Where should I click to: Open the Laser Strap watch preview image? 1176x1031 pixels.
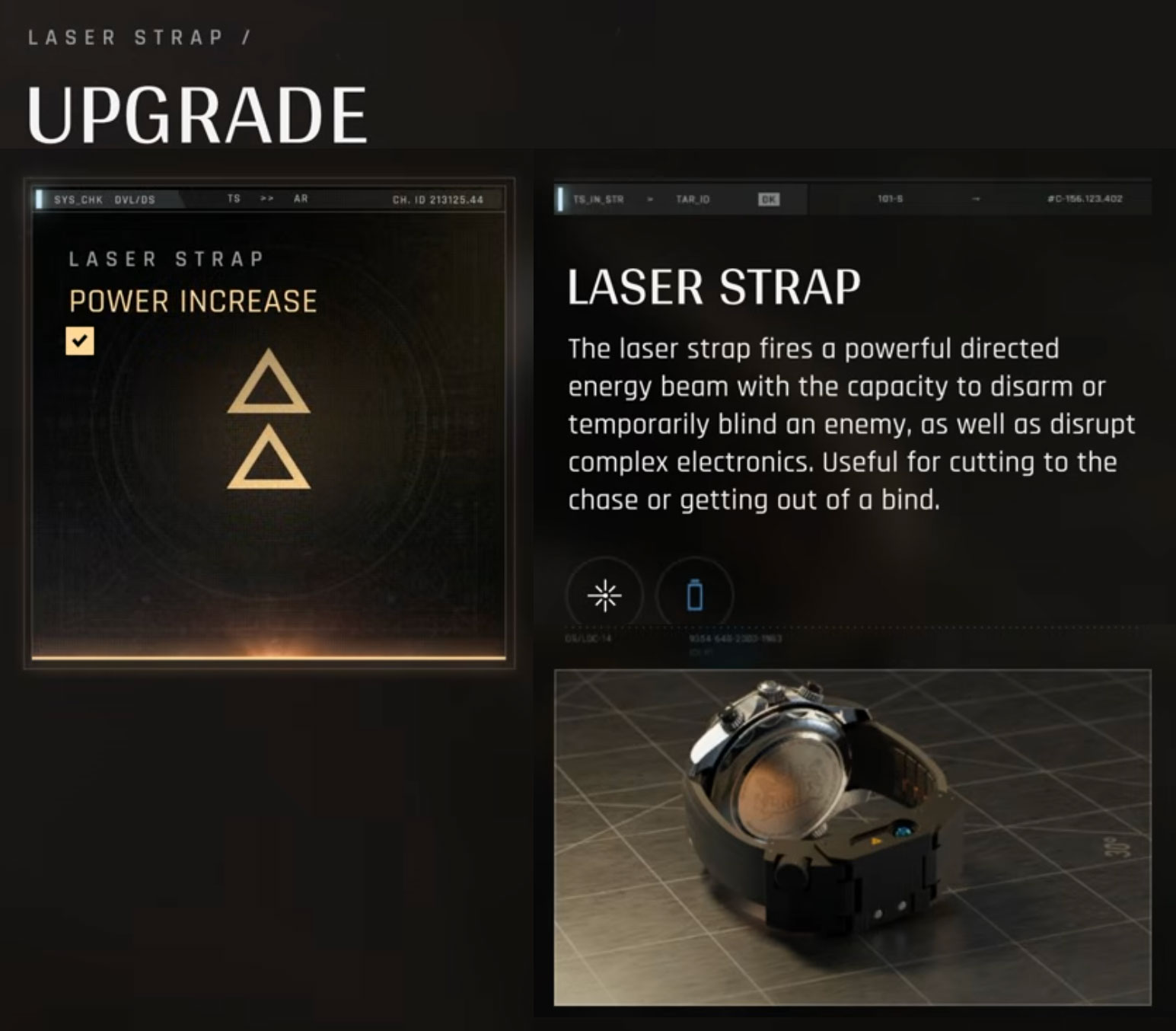852,837
